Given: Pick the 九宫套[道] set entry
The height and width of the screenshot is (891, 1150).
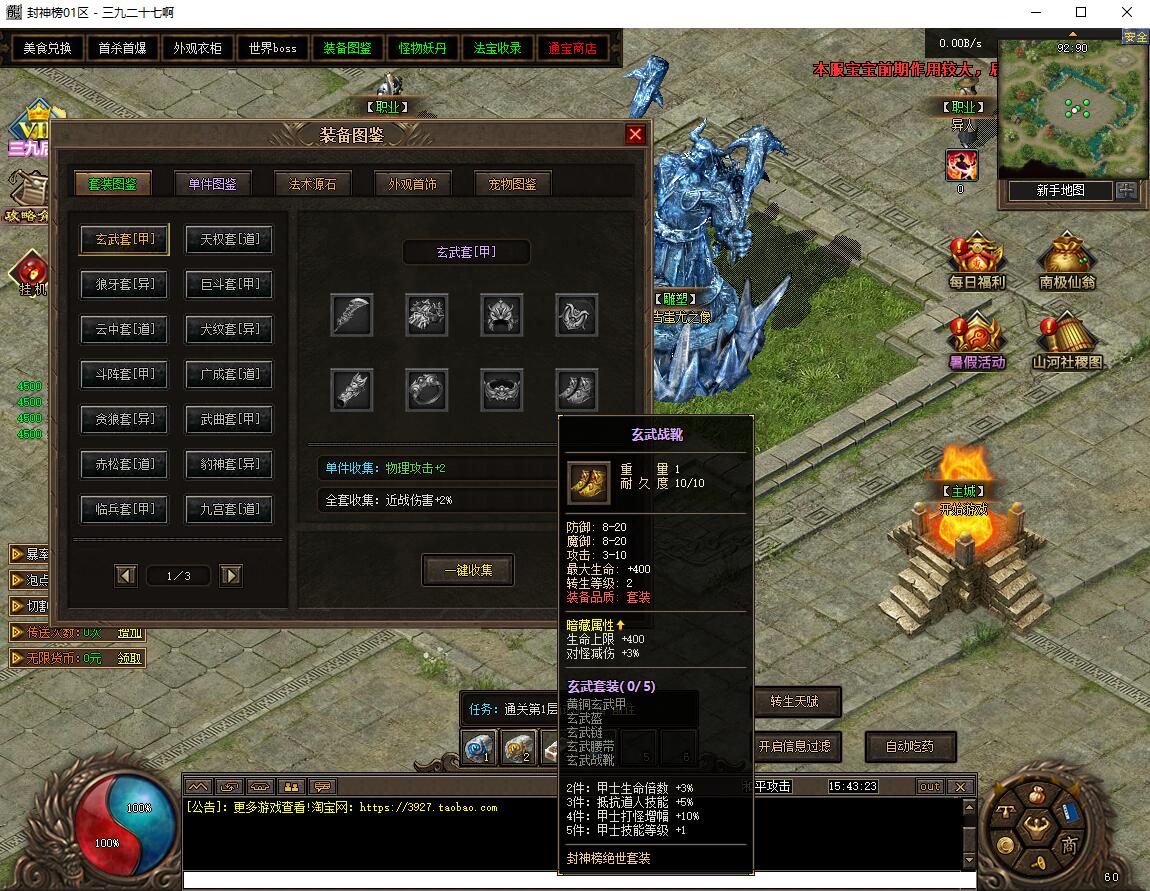Looking at the screenshot, I should pyautogui.click(x=229, y=510).
